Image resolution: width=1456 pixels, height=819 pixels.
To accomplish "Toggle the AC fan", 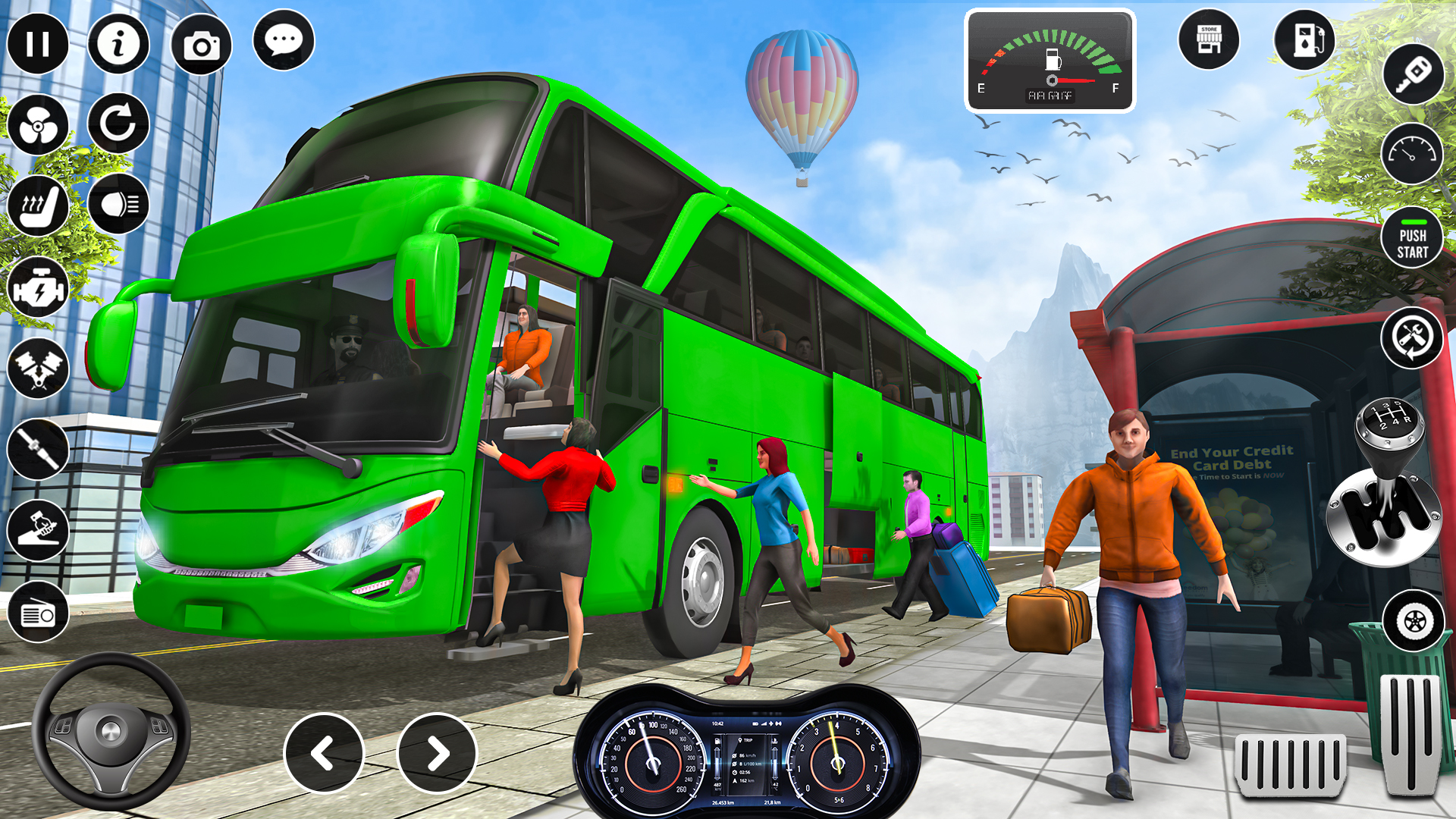I will pos(37,125).
